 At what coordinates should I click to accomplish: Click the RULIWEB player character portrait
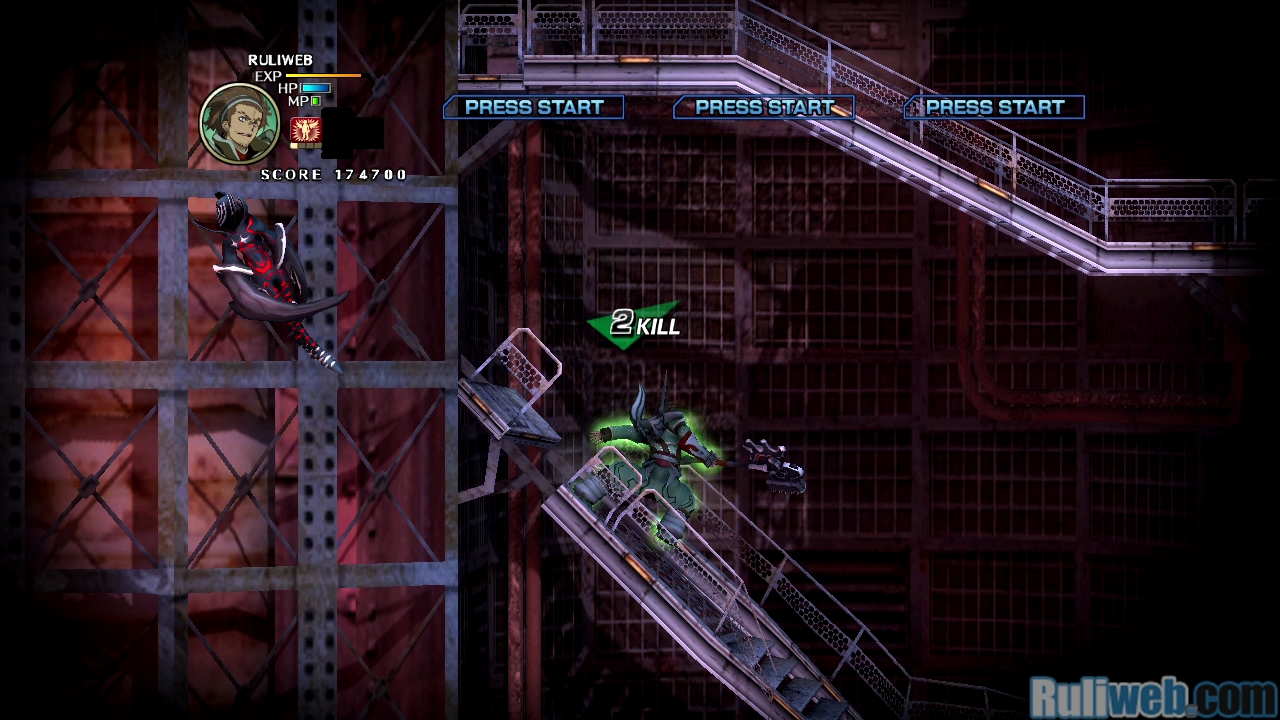pyautogui.click(x=240, y=122)
